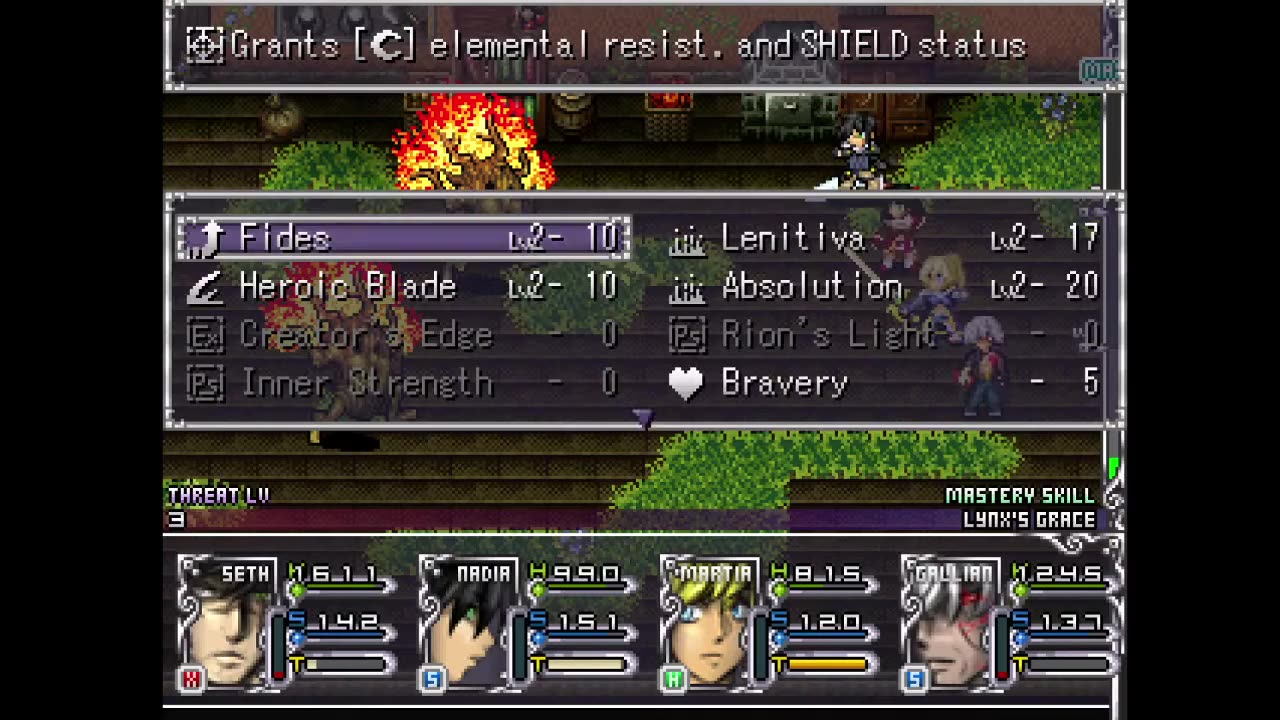Select the Rion's Light entry

click(x=885, y=335)
